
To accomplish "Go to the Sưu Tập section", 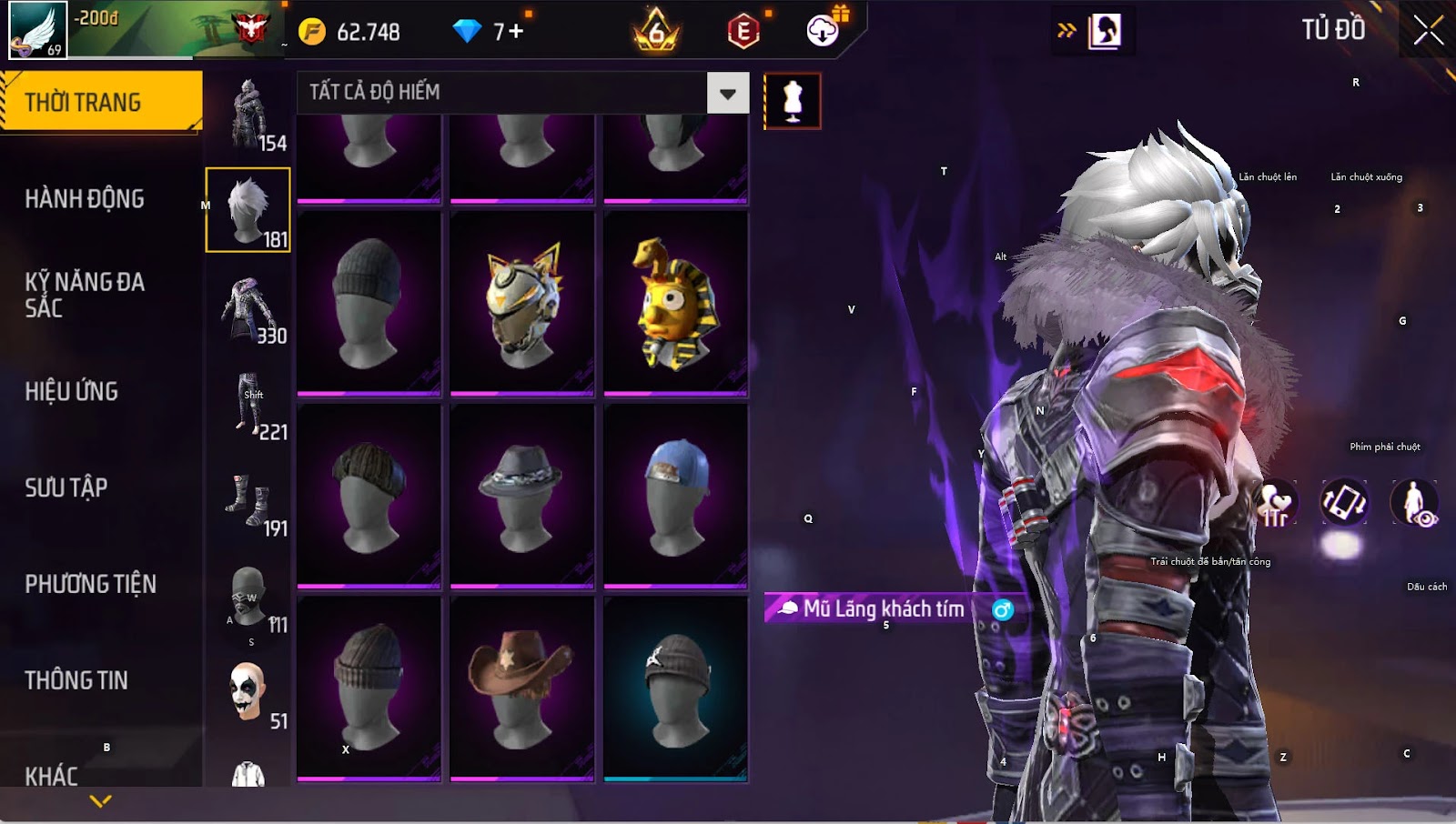I will [x=66, y=488].
